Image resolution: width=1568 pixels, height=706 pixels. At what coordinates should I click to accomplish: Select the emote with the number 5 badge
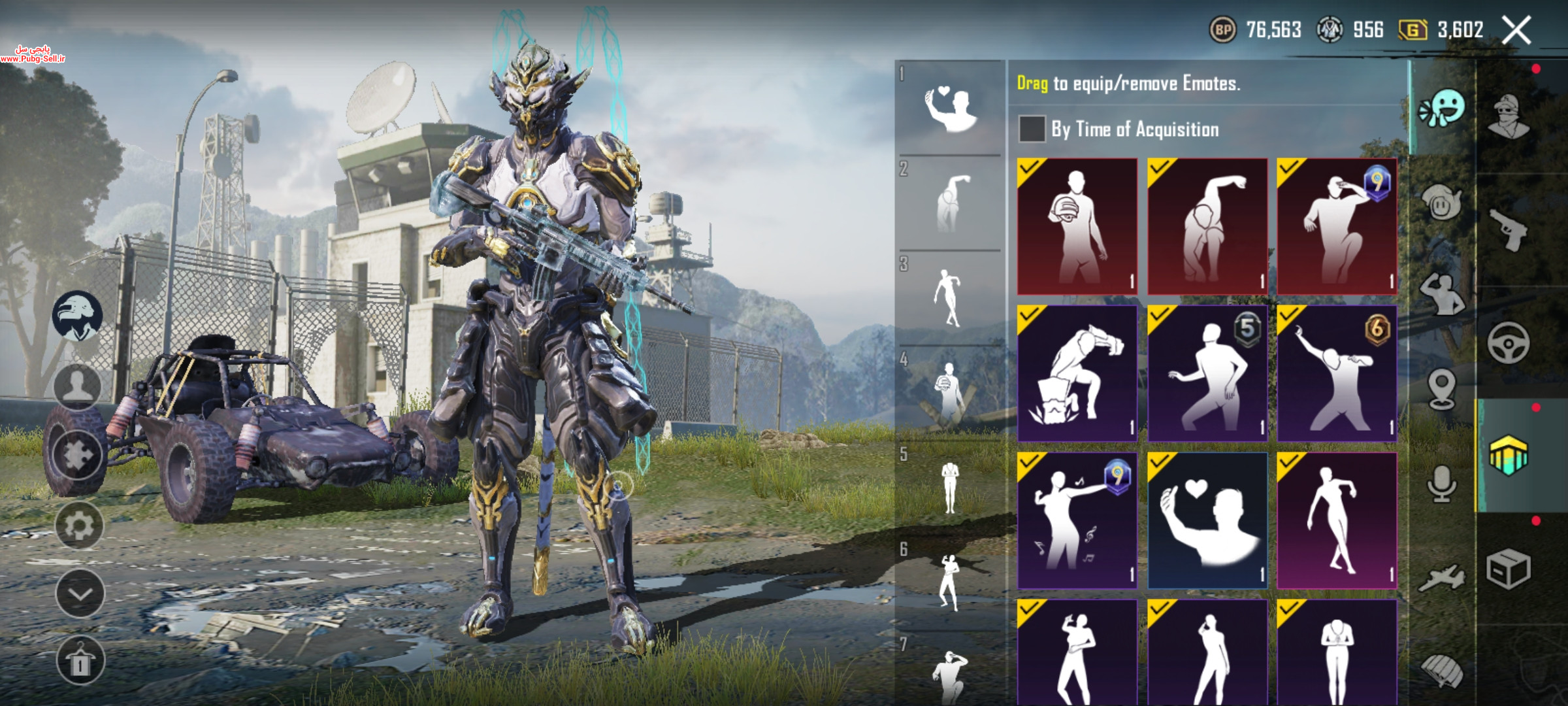pyautogui.click(x=1207, y=373)
